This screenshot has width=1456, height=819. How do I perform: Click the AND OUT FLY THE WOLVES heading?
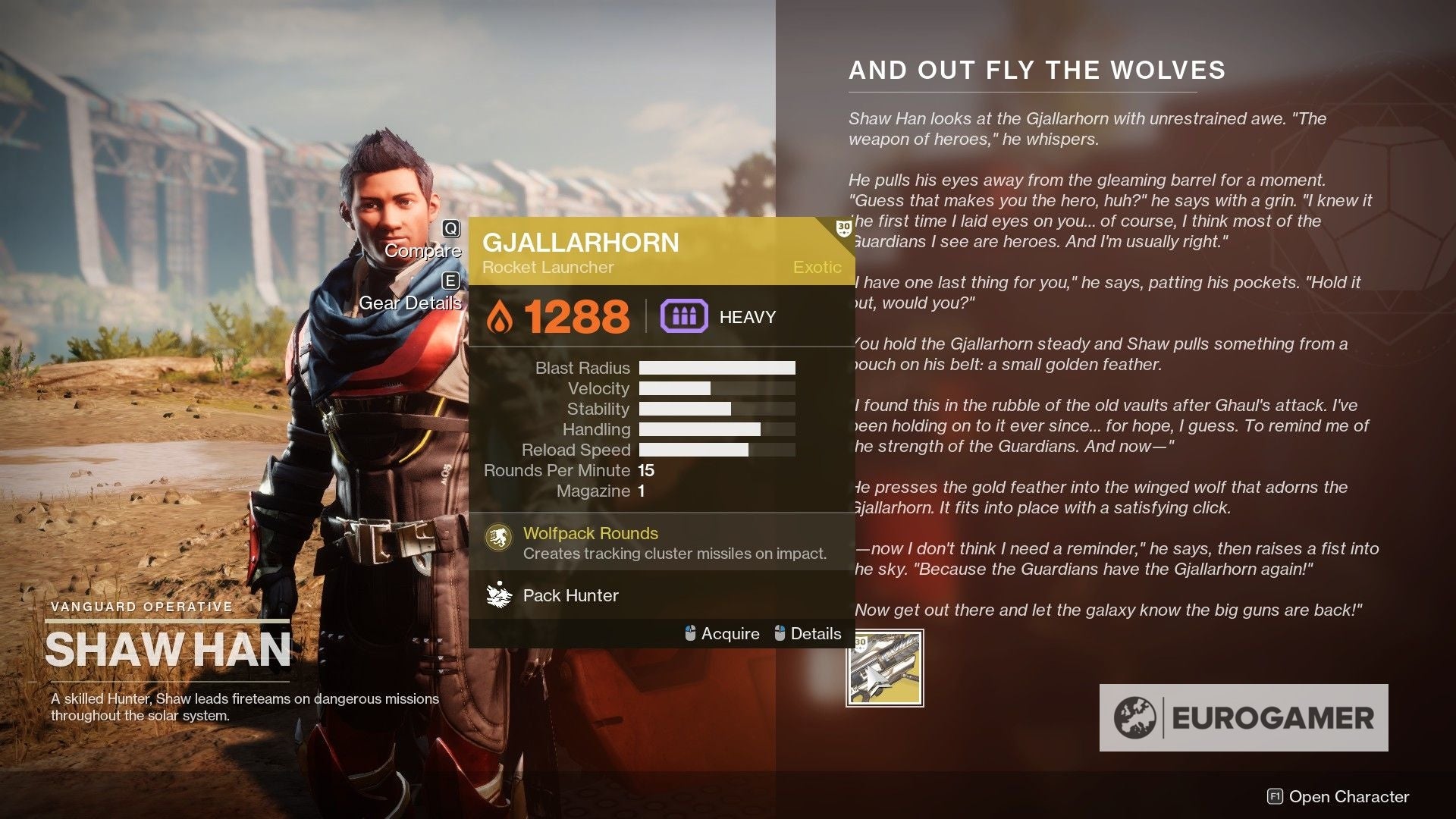tap(1037, 70)
